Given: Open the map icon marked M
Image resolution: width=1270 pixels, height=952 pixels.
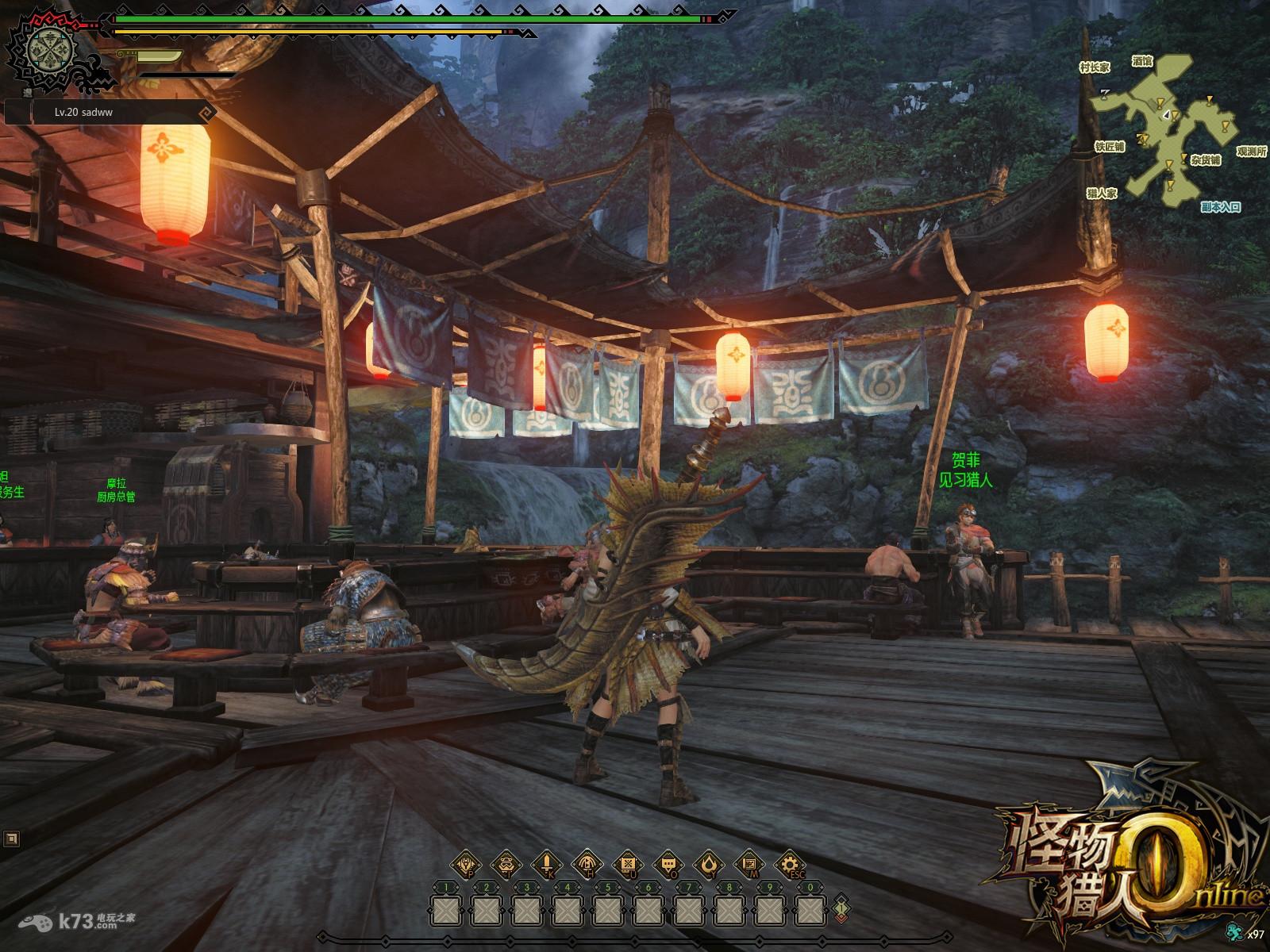Looking at the screenshot, I should pyautogui.click(x=749, y=865).
